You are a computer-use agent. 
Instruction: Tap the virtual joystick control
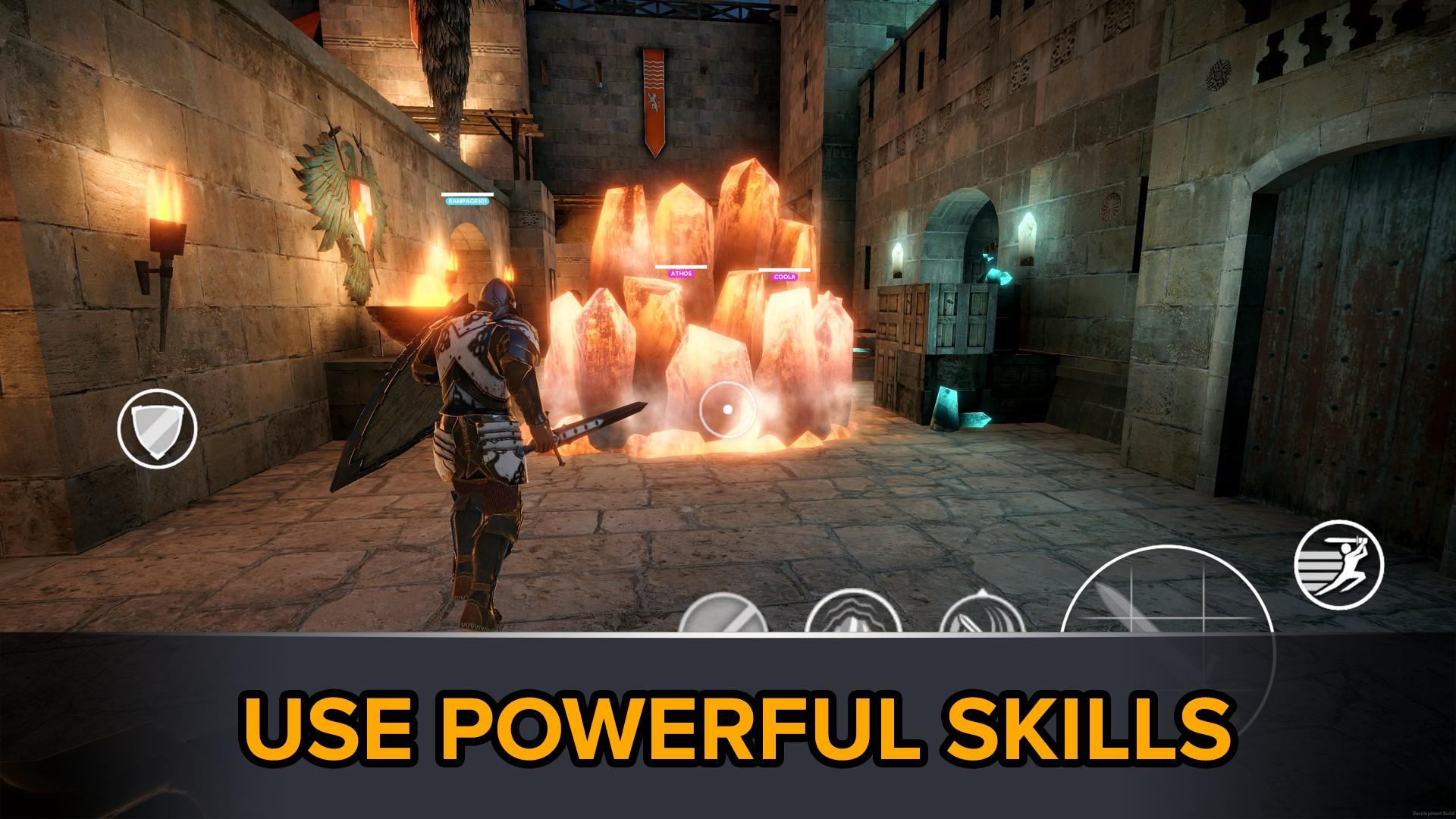point(728,409)
